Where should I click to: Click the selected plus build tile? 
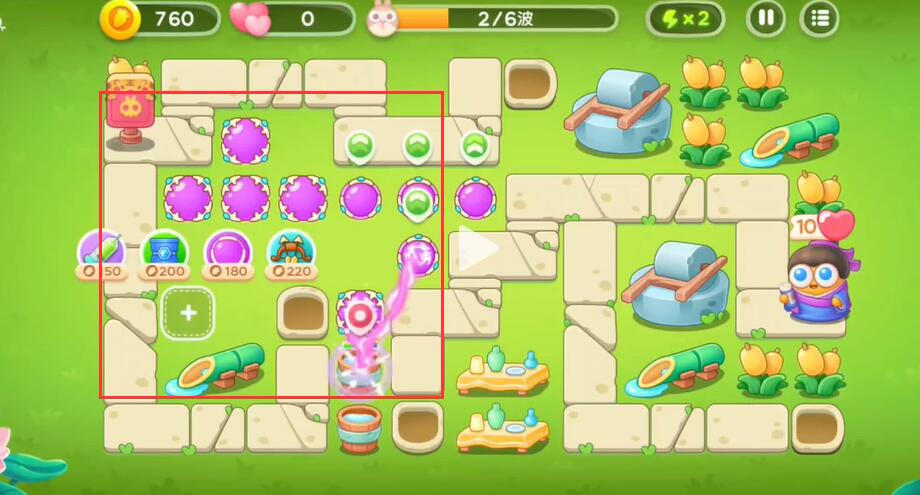pyautogui.click(x=188, y=312)
